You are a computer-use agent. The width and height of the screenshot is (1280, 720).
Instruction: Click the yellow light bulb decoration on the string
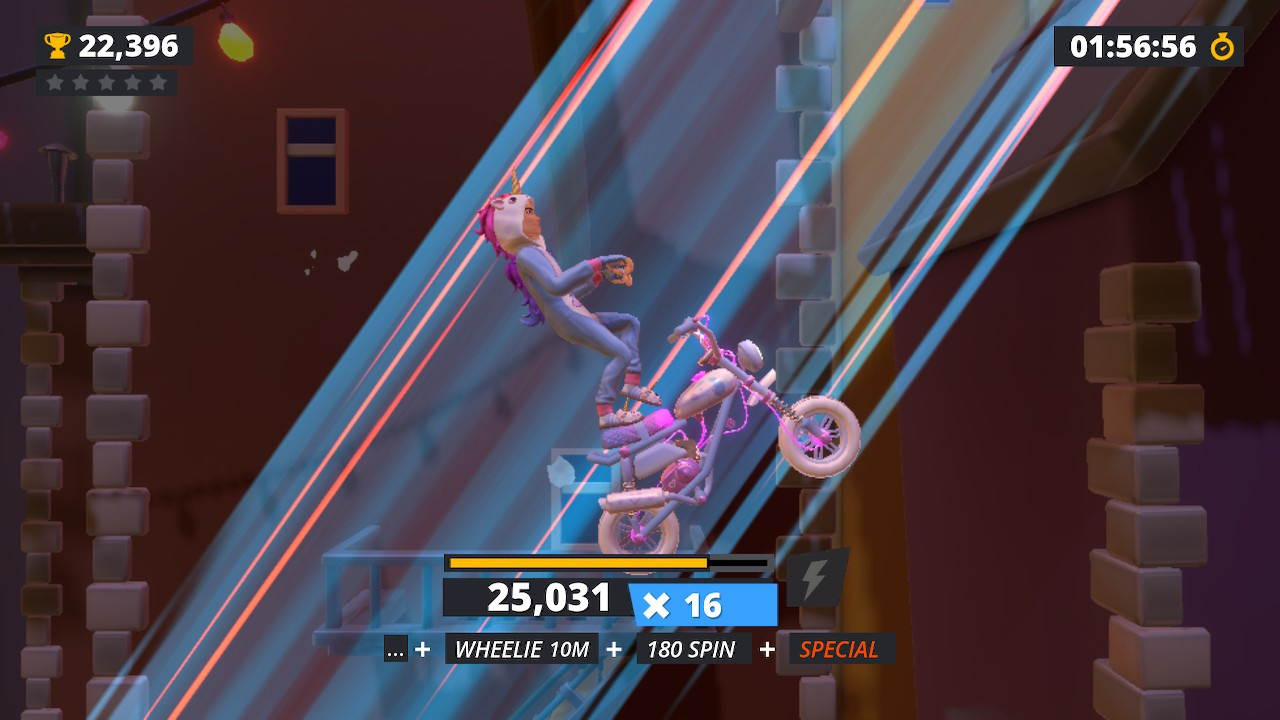(x=234, y=42)
